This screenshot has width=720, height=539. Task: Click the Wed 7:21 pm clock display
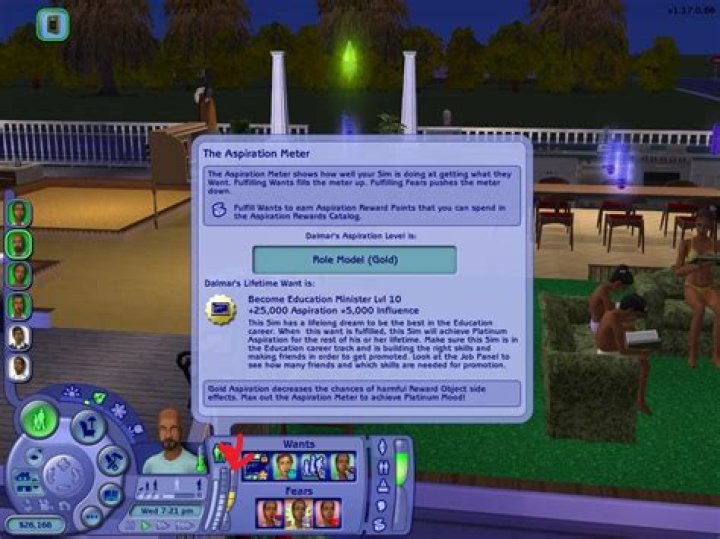point(165,510)
